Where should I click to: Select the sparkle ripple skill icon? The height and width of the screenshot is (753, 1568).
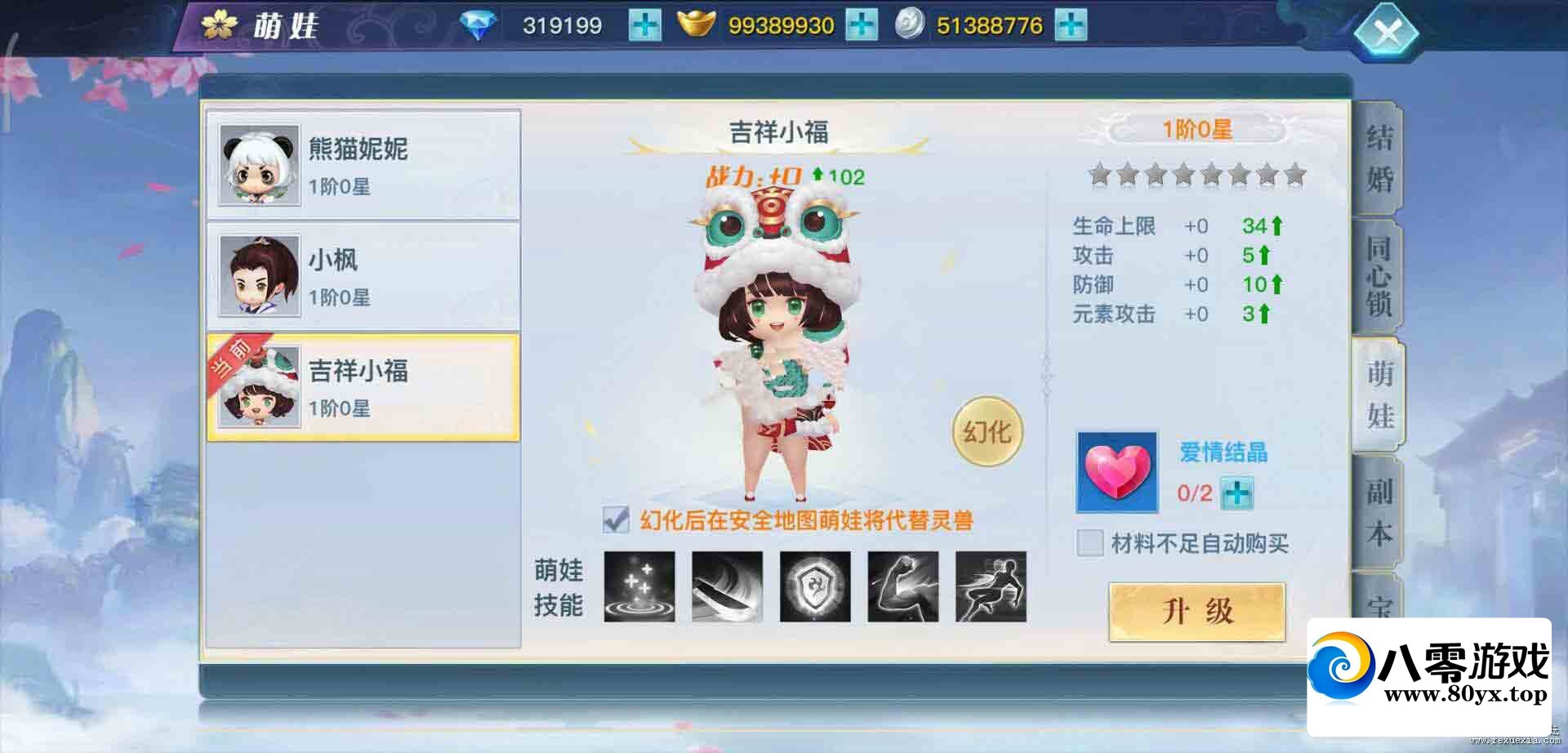639,588
